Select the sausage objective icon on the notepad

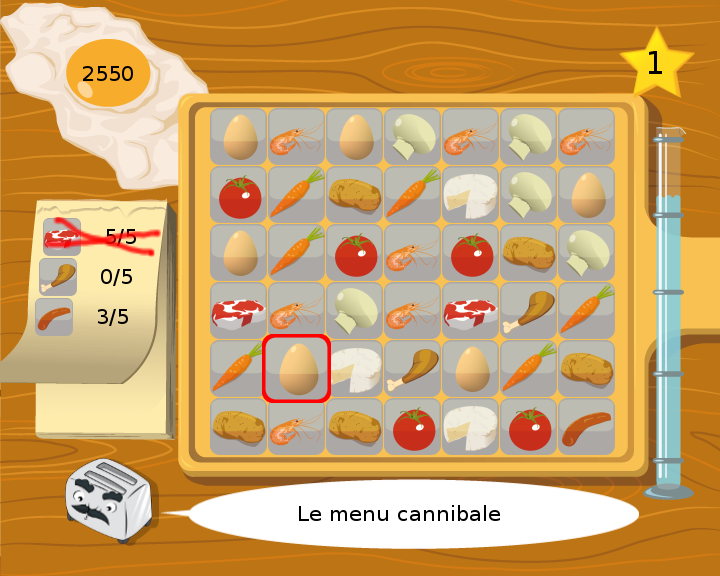click(54, 317)
